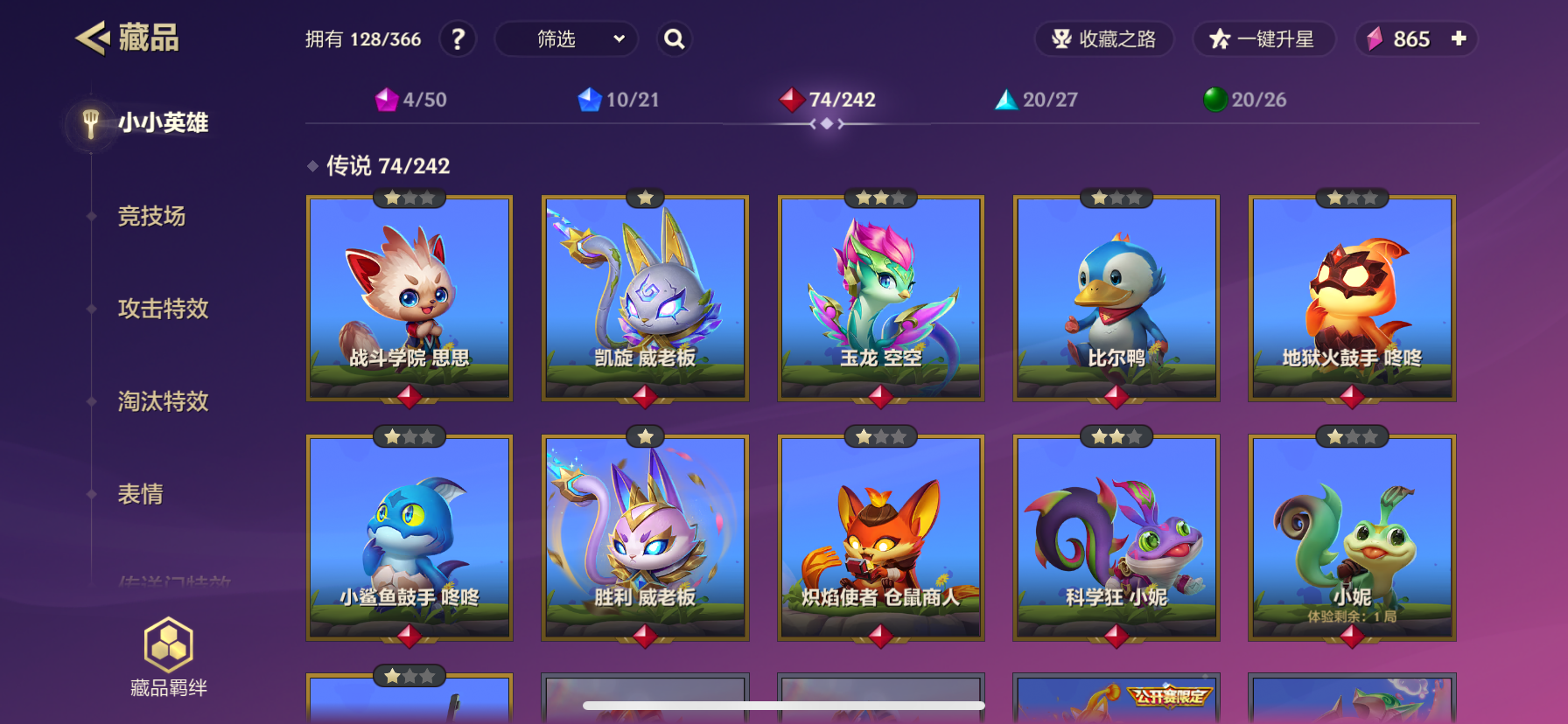Switch to the pink gem 4/50 tab
The height and width of the screenshot is (724, 1568).
pyautogui.click(x=411, y=100)
